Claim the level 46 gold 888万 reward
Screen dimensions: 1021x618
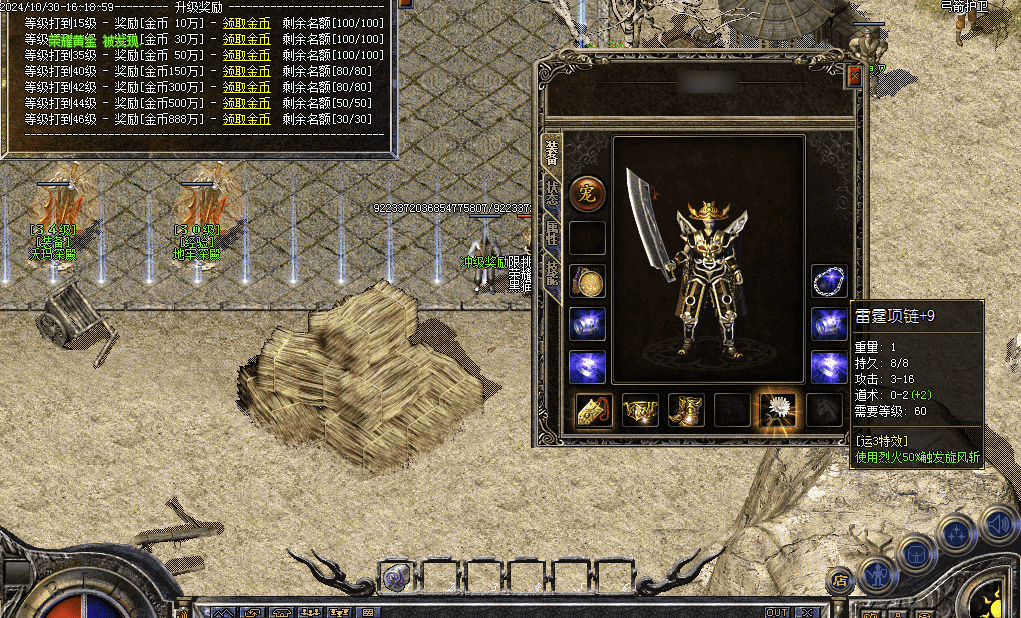click(x=246, y=119)
